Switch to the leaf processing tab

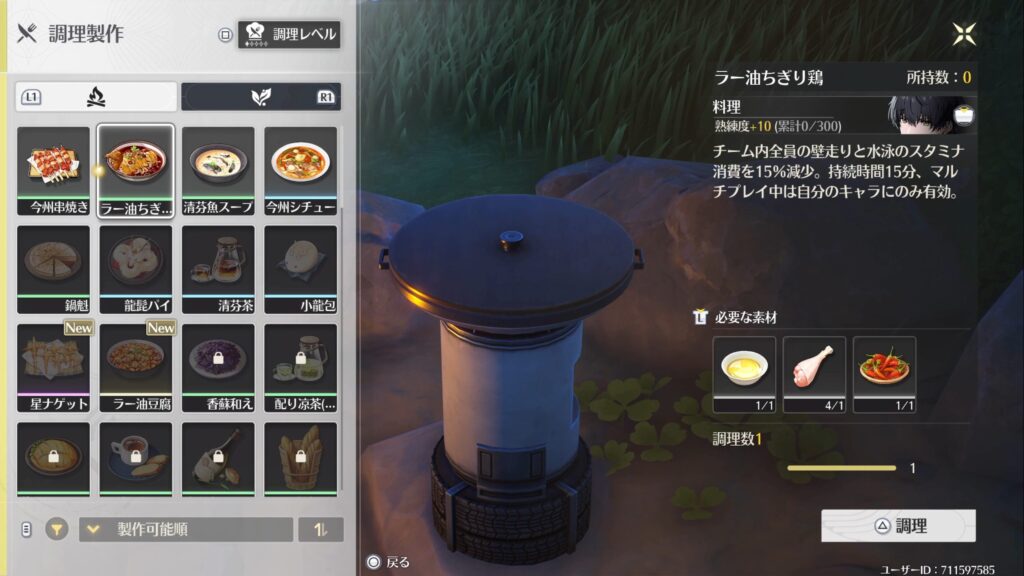[x=260, y=97]
